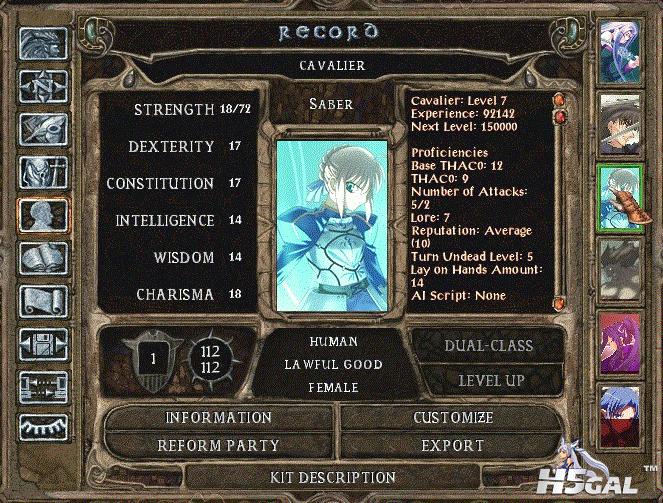Return to game via the dragon head icon
663x503 pixels.
coord(43,43)
